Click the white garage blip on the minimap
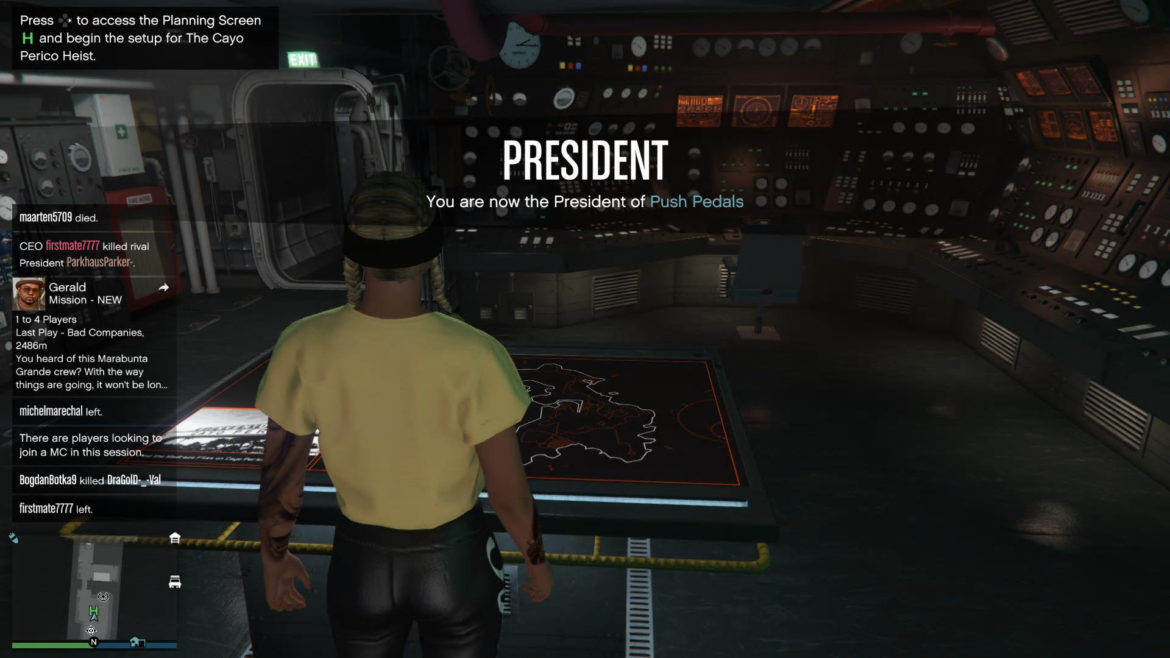Viewport: 1170px width, 658px height. point(175,538)
